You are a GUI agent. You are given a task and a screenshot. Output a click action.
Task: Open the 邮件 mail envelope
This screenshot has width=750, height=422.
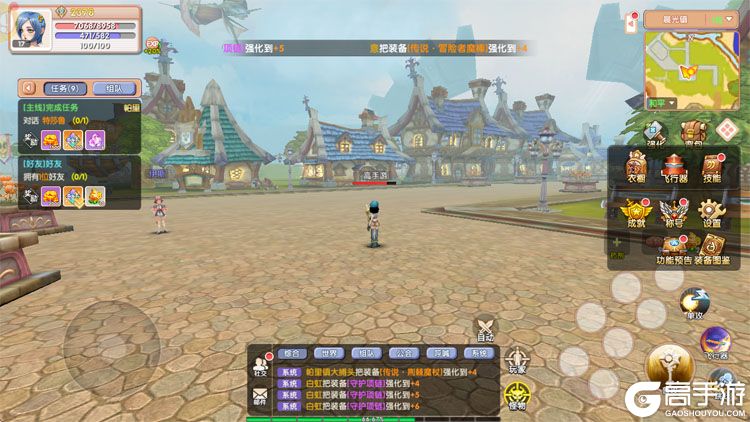pyautogui.click(x=261, y=397)
